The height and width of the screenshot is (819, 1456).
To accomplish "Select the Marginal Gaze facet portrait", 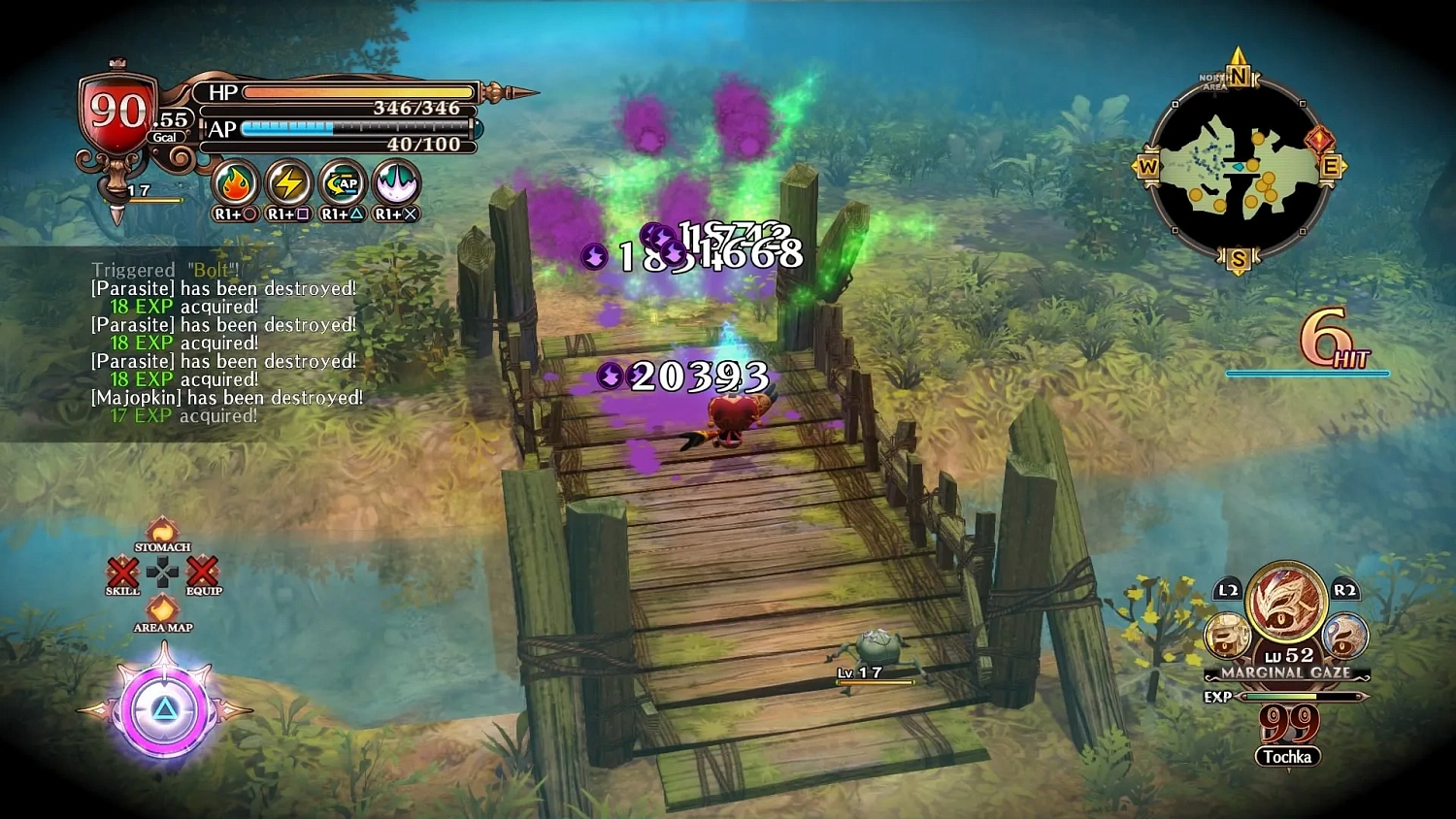I will click(1284, 611).
